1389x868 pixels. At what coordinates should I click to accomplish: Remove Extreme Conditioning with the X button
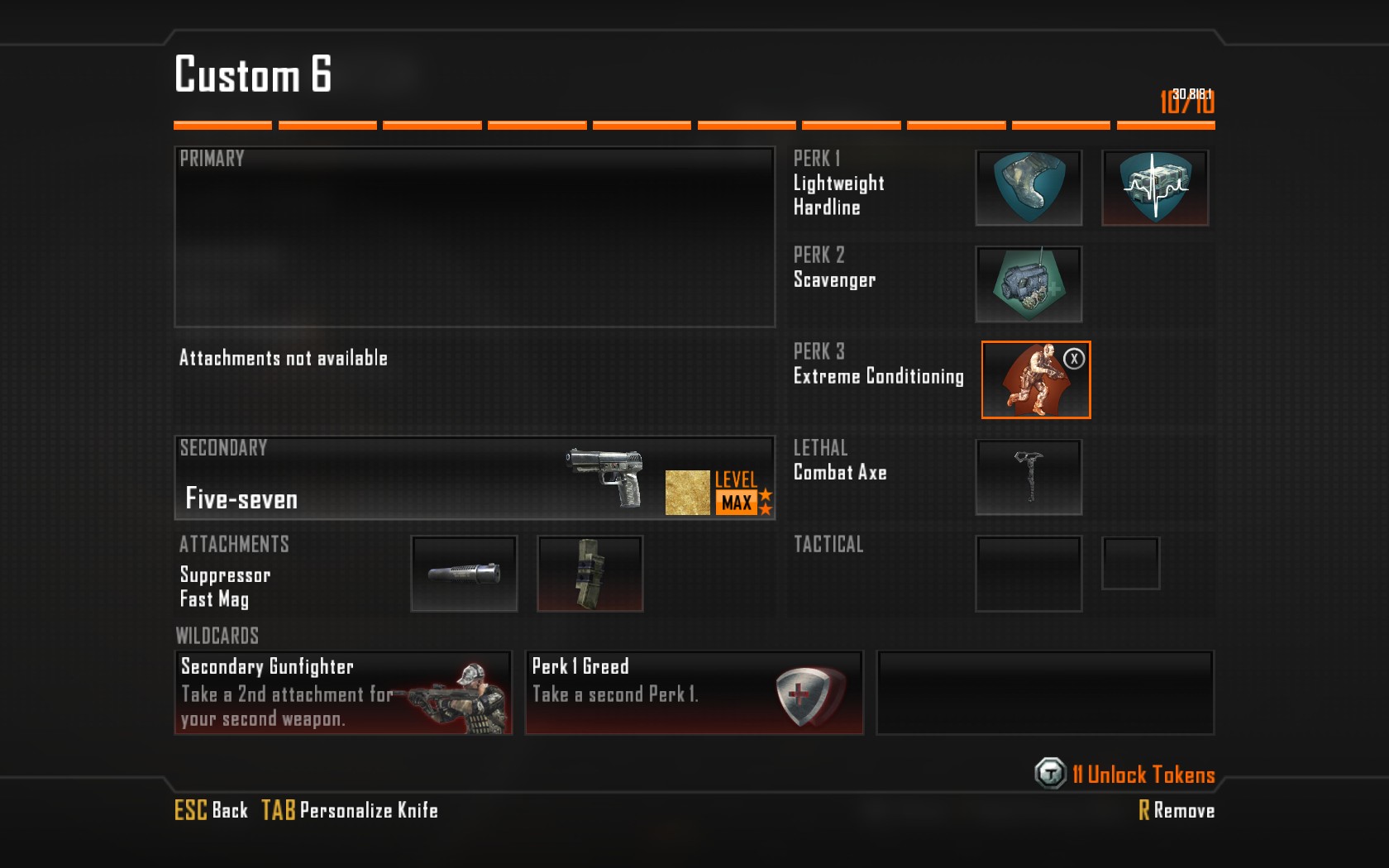pyautogui.click(x=1074, y=359)
